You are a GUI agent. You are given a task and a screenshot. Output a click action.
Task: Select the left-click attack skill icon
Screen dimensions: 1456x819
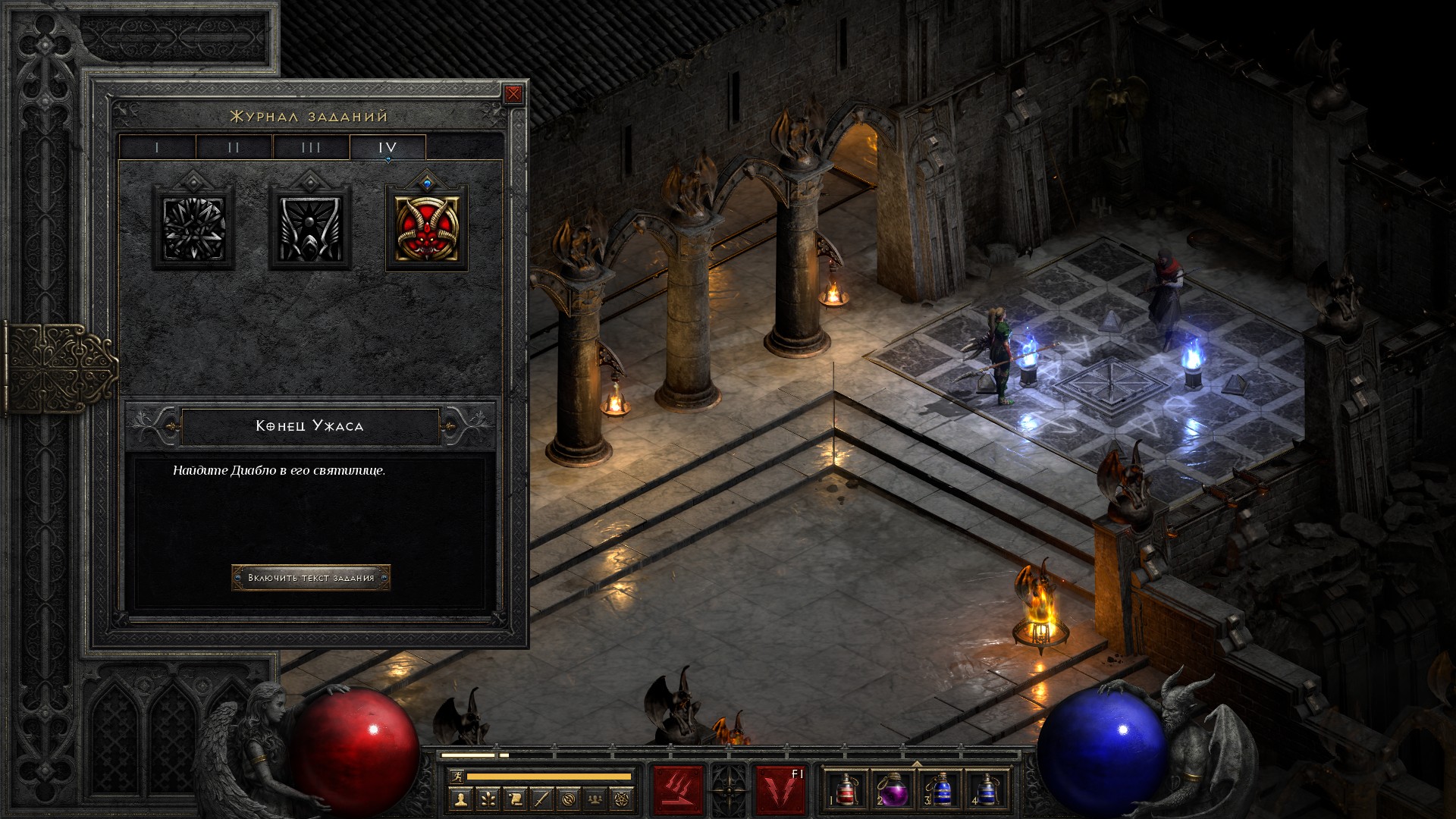point(679,790)
